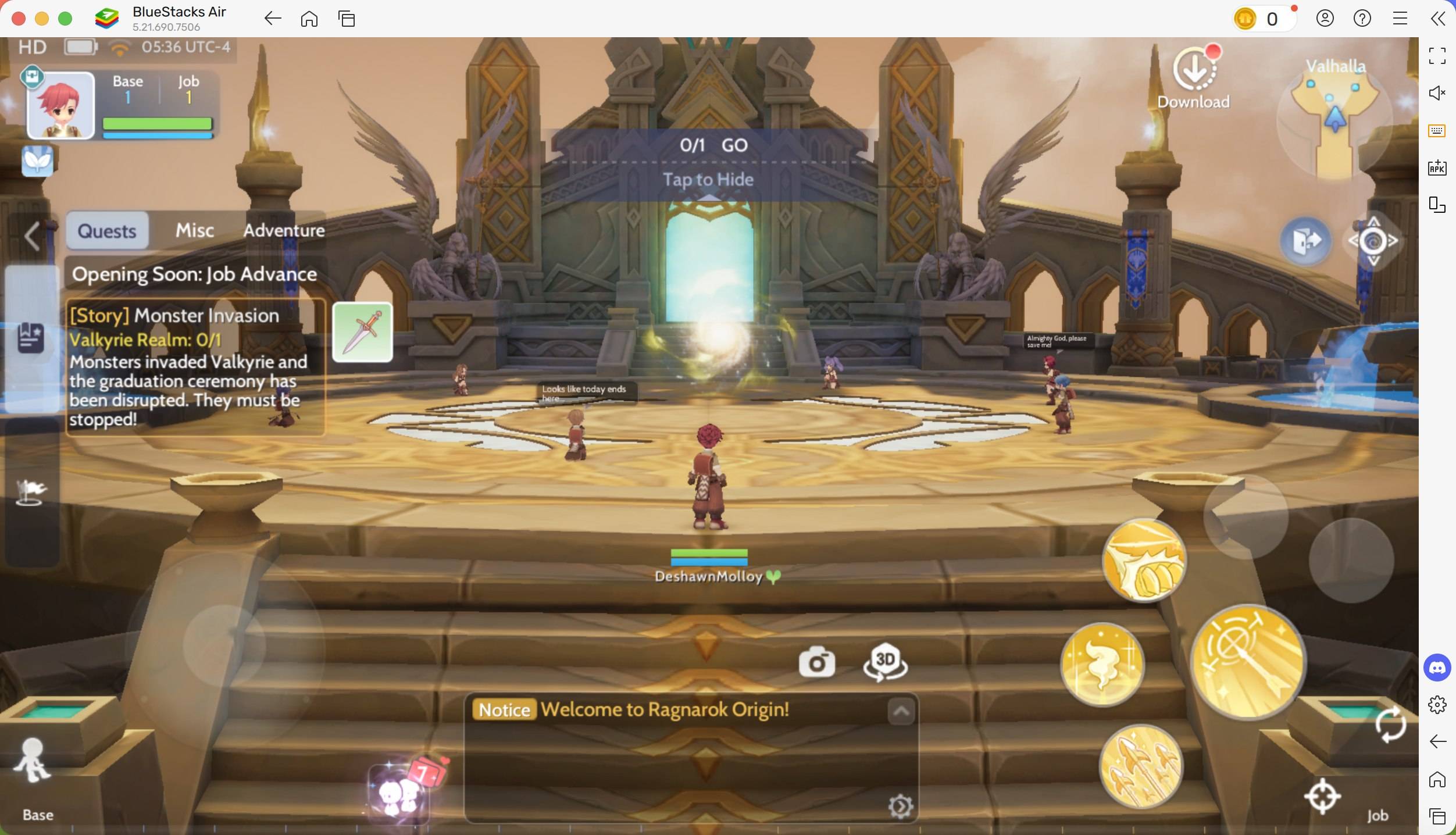This screenshot has height=835, width=1456.
Task: Mute BlueStacks audio from the sidebar
Action: click(x=1436, y=92)
